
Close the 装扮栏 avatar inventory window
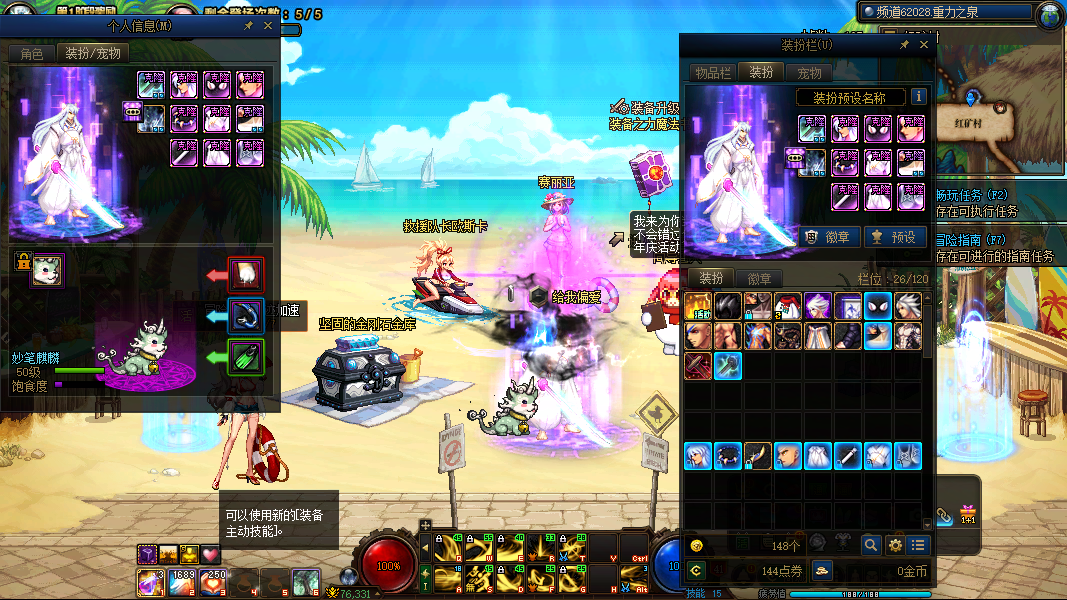[924, 45]
